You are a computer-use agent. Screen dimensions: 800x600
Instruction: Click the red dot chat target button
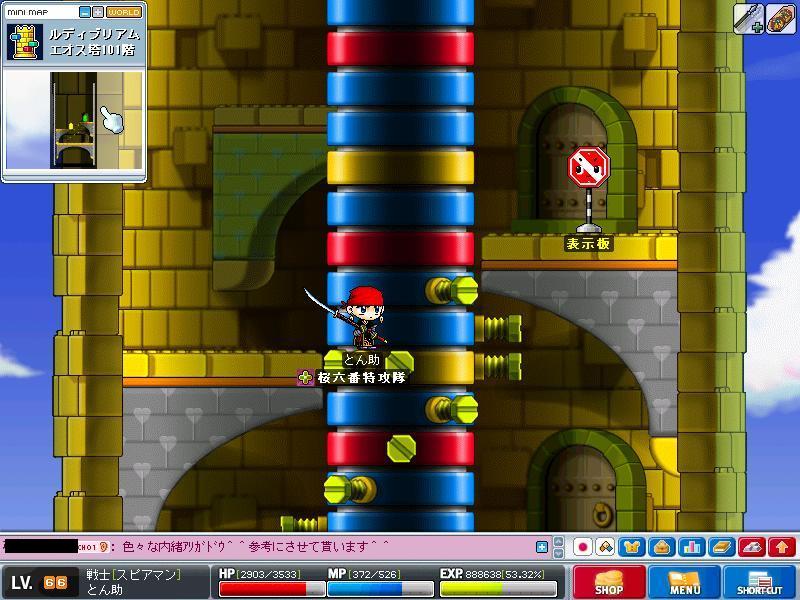point(583,547)
